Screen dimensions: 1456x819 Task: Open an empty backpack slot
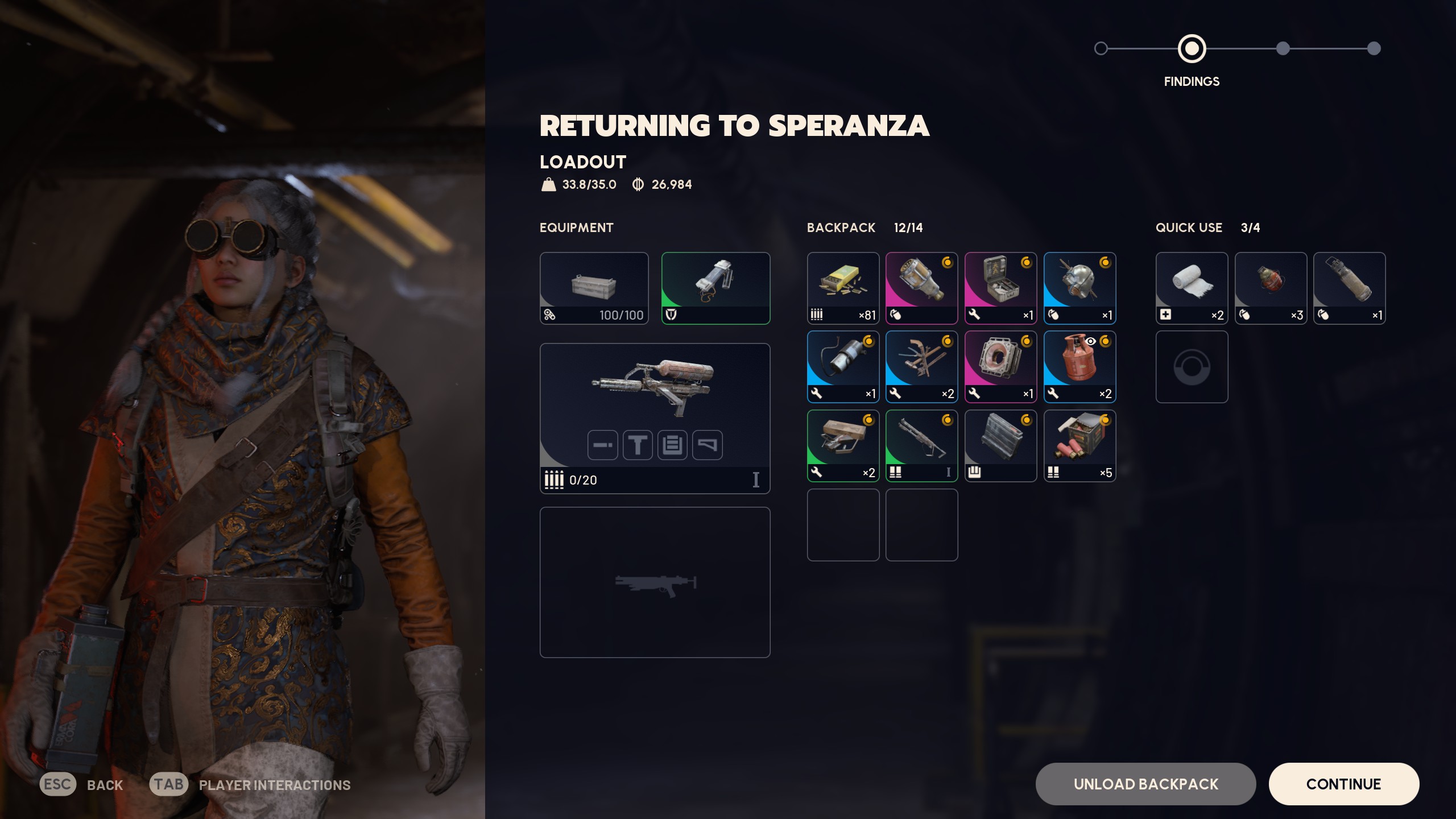point(843,524)
